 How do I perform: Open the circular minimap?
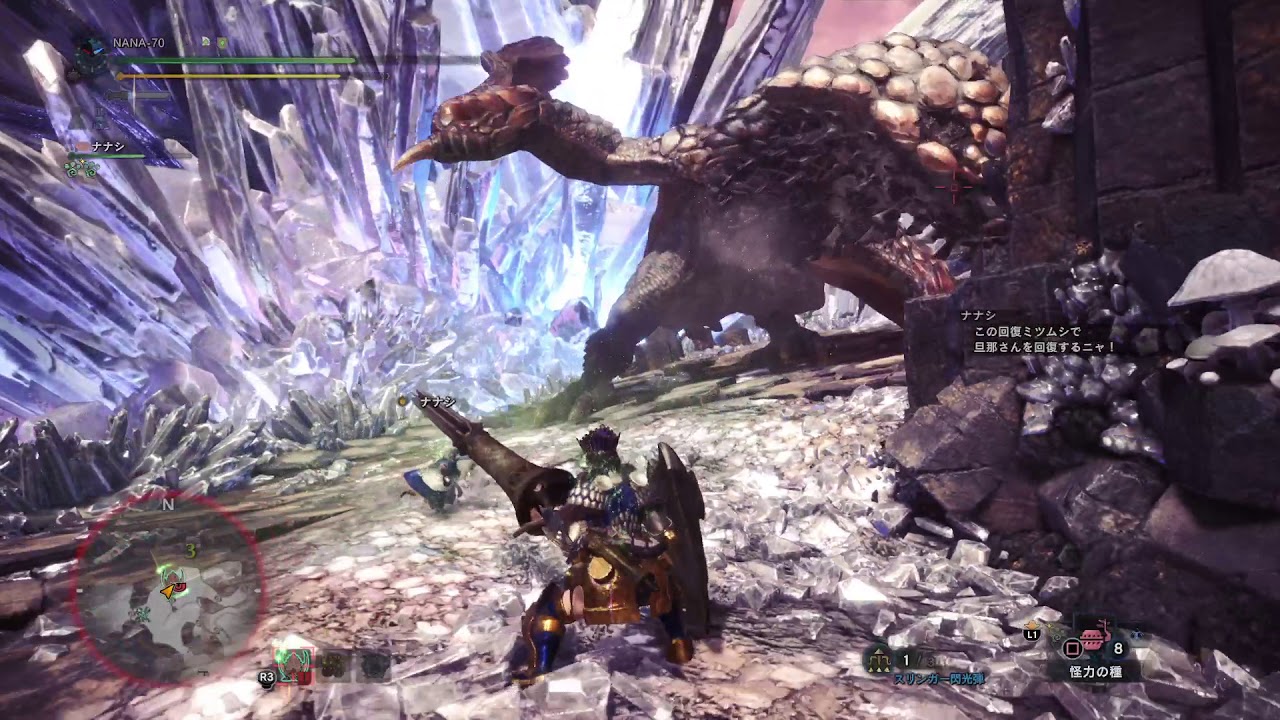pyautogui.click(x=169, y=590)
